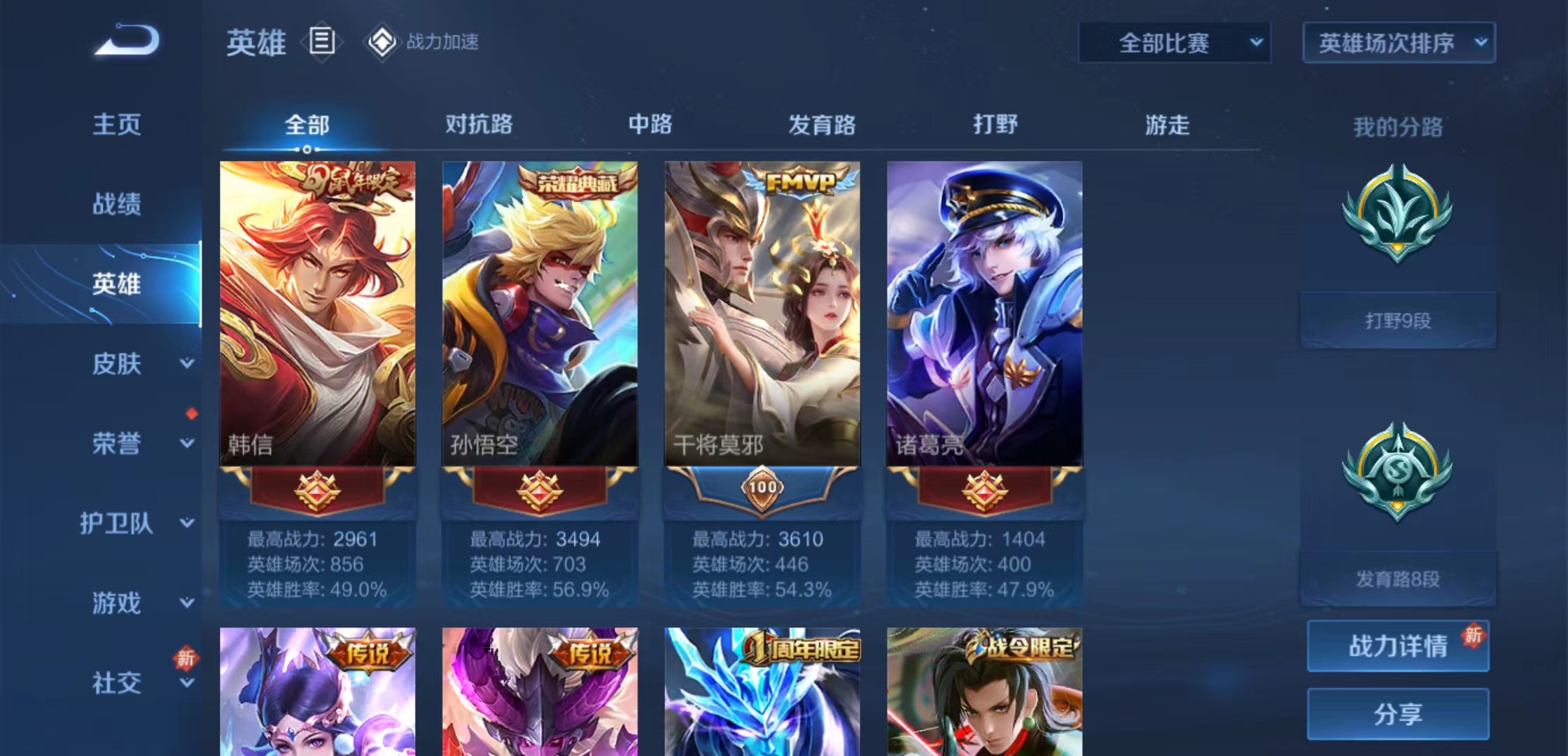Click the 分享 share button

tap(1397, 714)
